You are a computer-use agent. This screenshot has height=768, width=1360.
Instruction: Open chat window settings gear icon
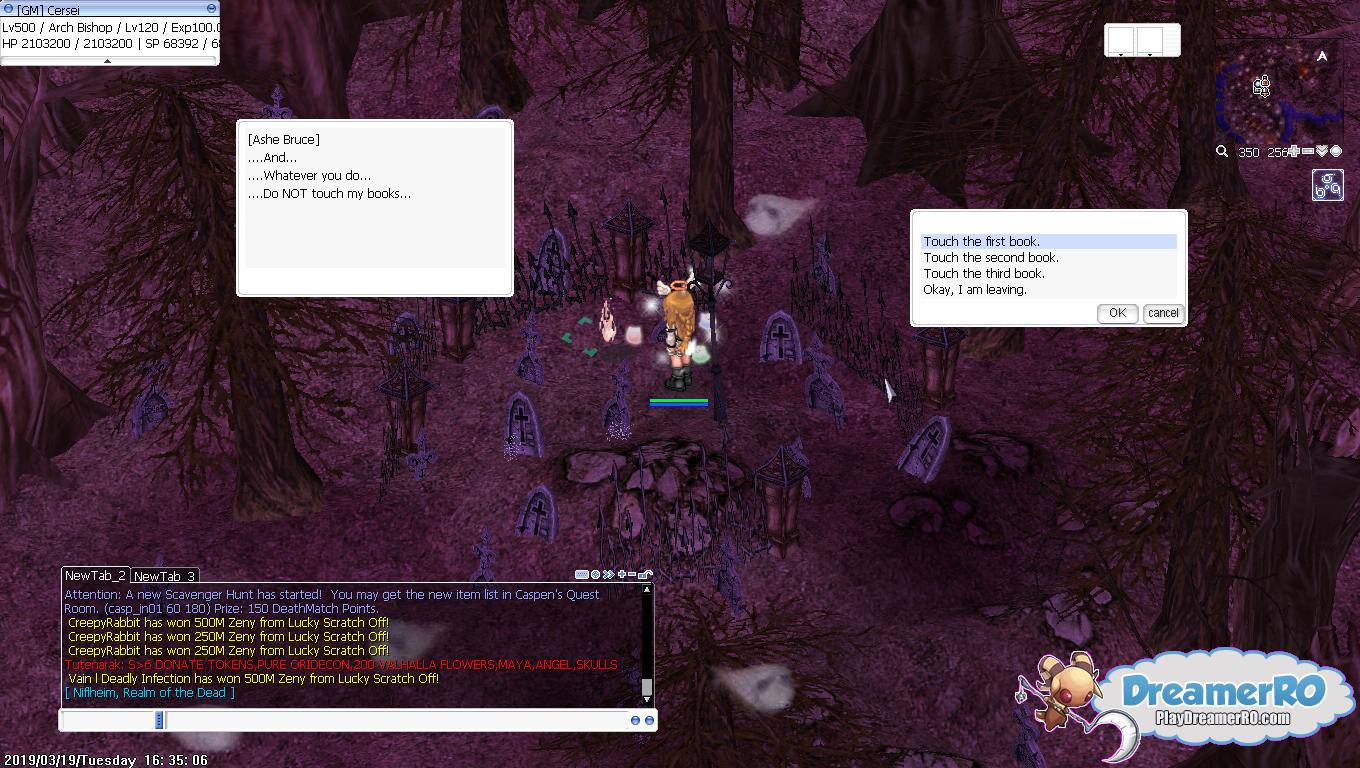pyautogui.click(x=594, y=574)
